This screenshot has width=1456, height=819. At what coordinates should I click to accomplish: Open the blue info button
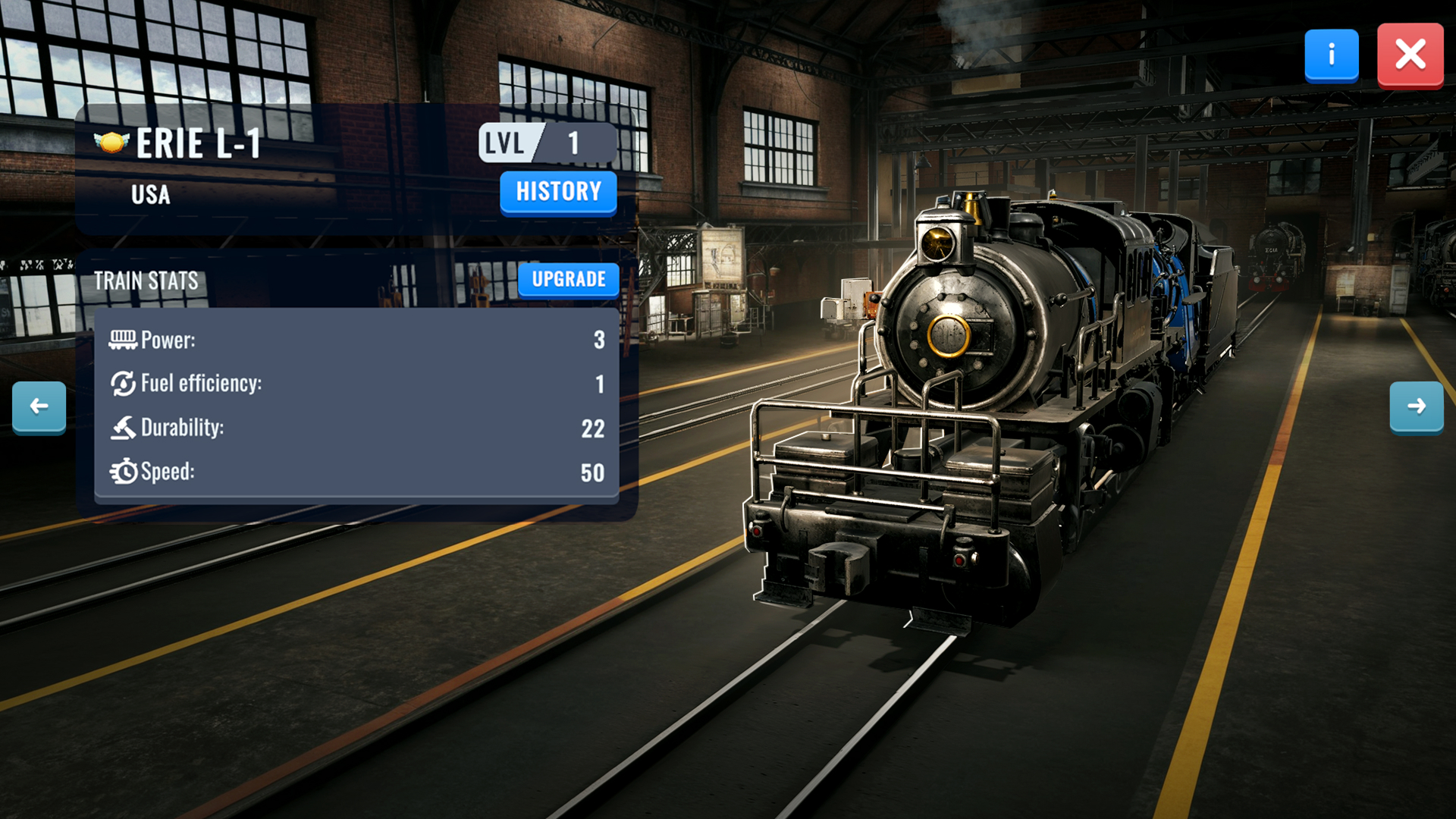pyautogui.click(x=1331, y=55)
